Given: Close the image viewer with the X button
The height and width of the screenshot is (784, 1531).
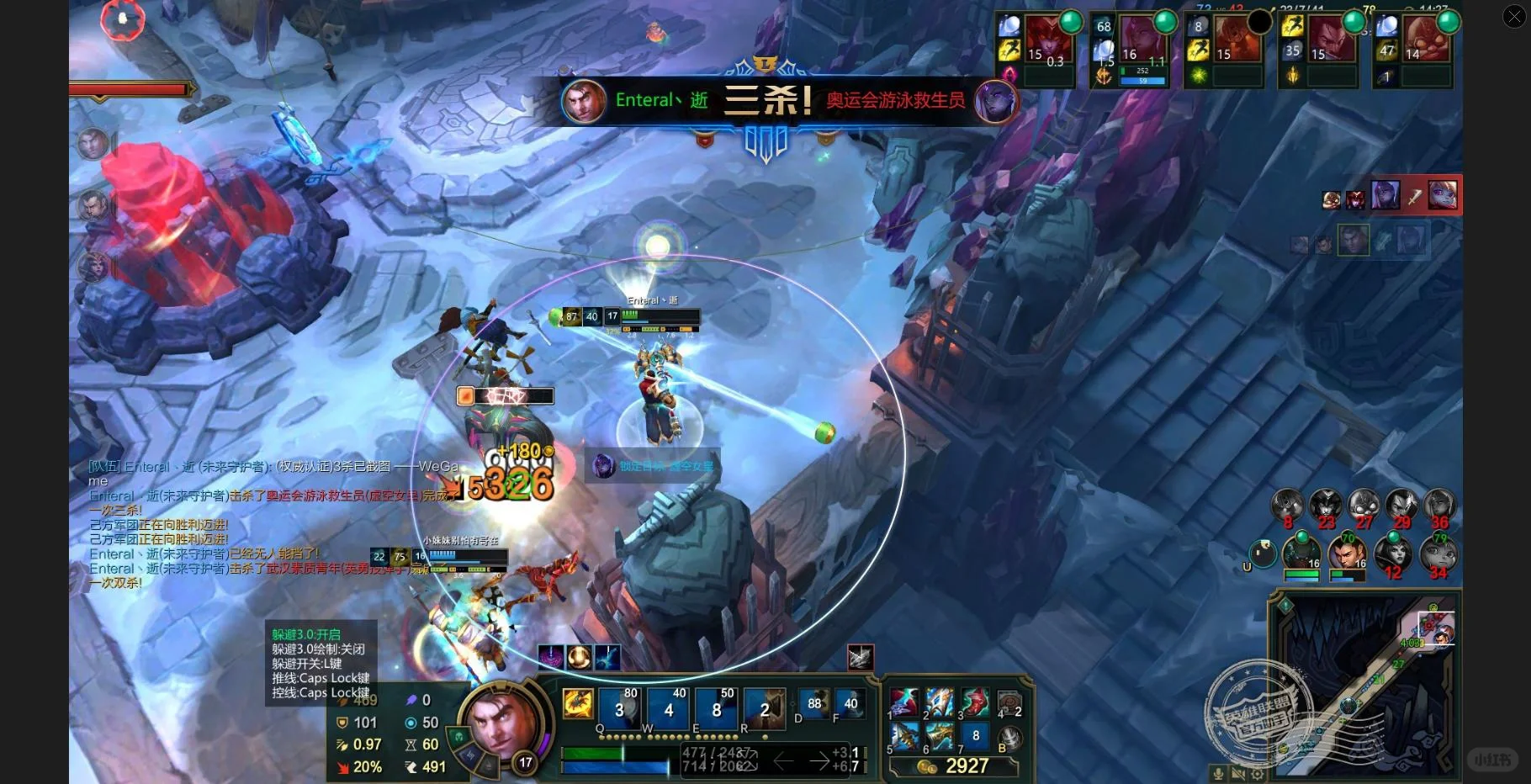Looking at the screenshot, I should (x=1514, y=16).
